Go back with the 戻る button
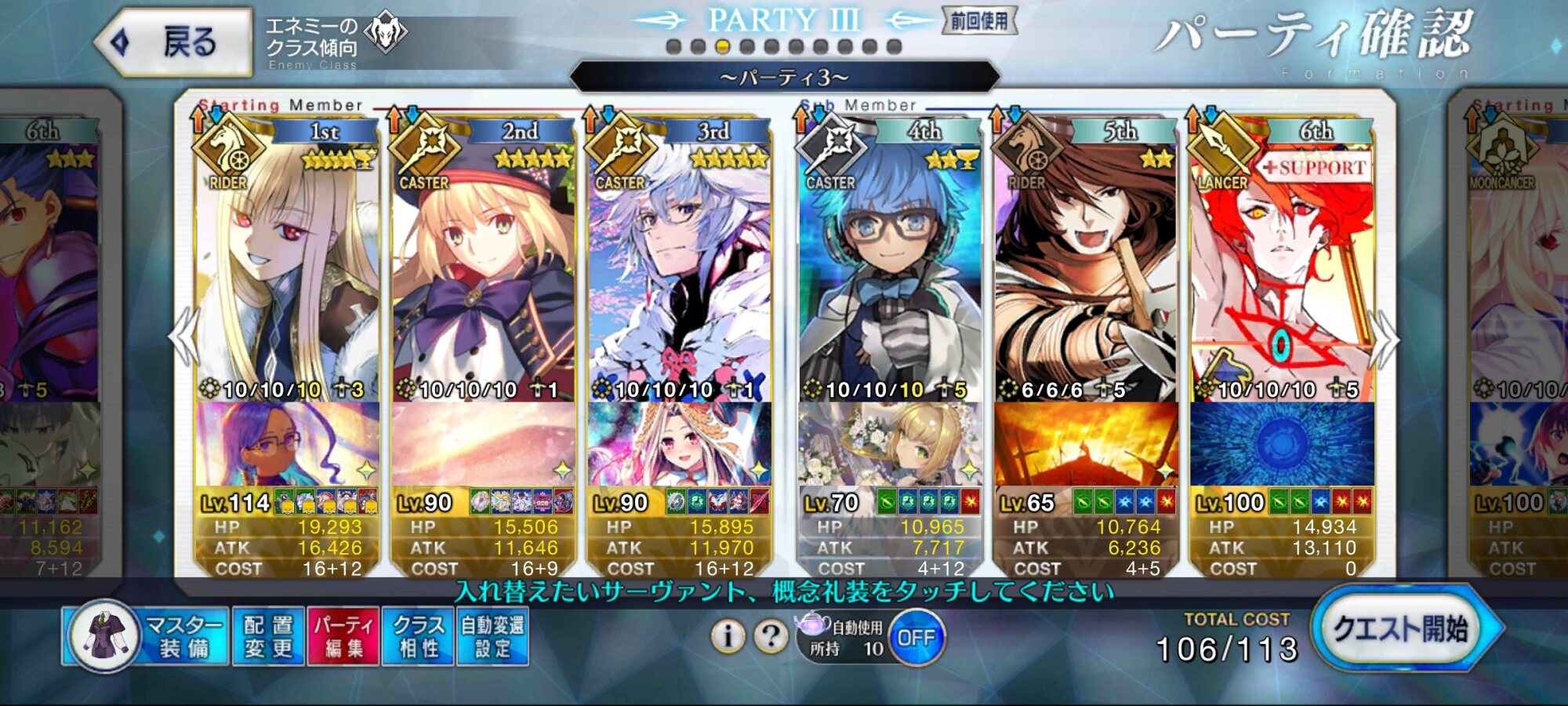 click(x=174, y=42)
